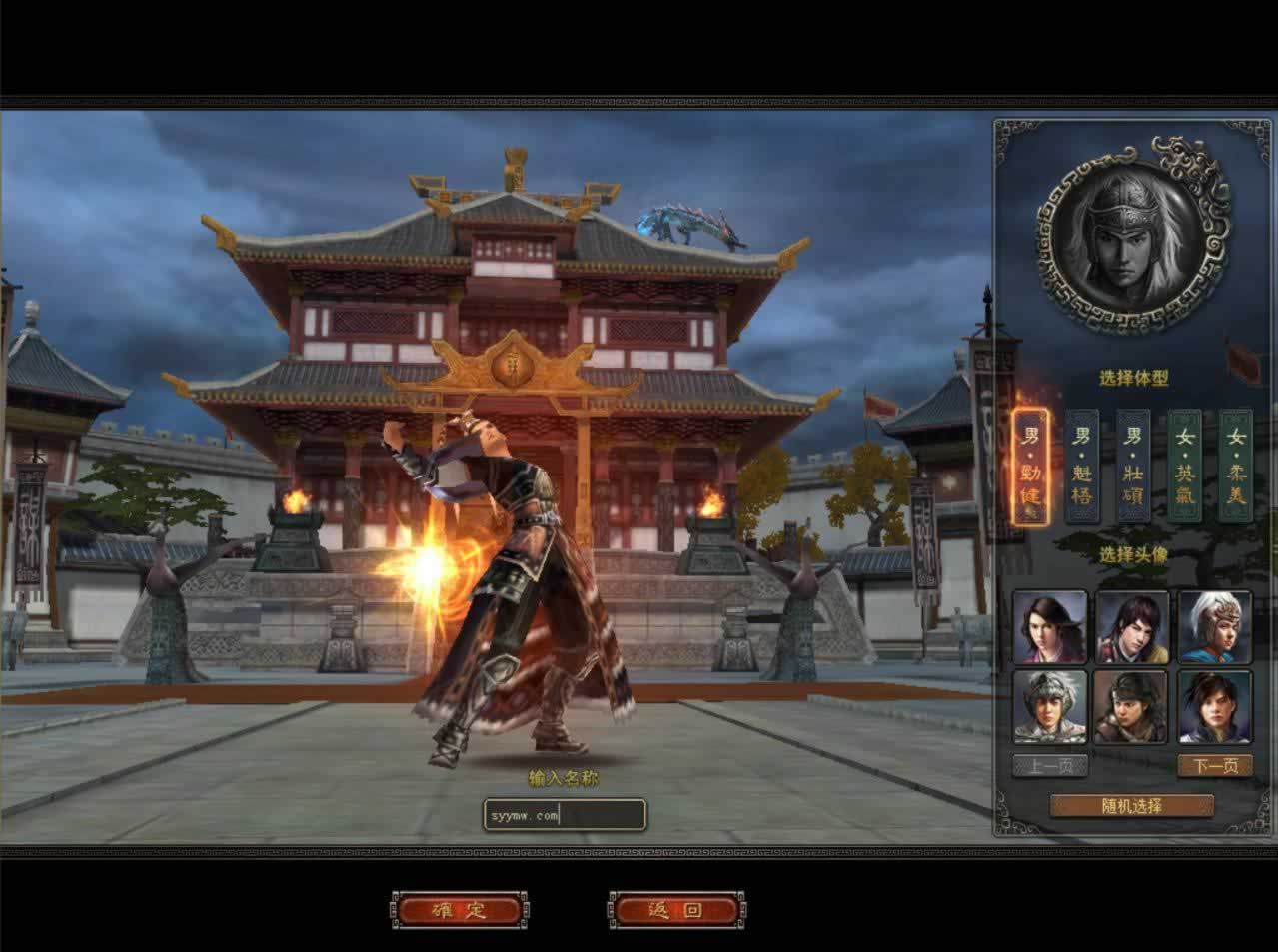Pick the 女·英氣 body type
Screen dimensions: 1278x952
point(1185,467)
